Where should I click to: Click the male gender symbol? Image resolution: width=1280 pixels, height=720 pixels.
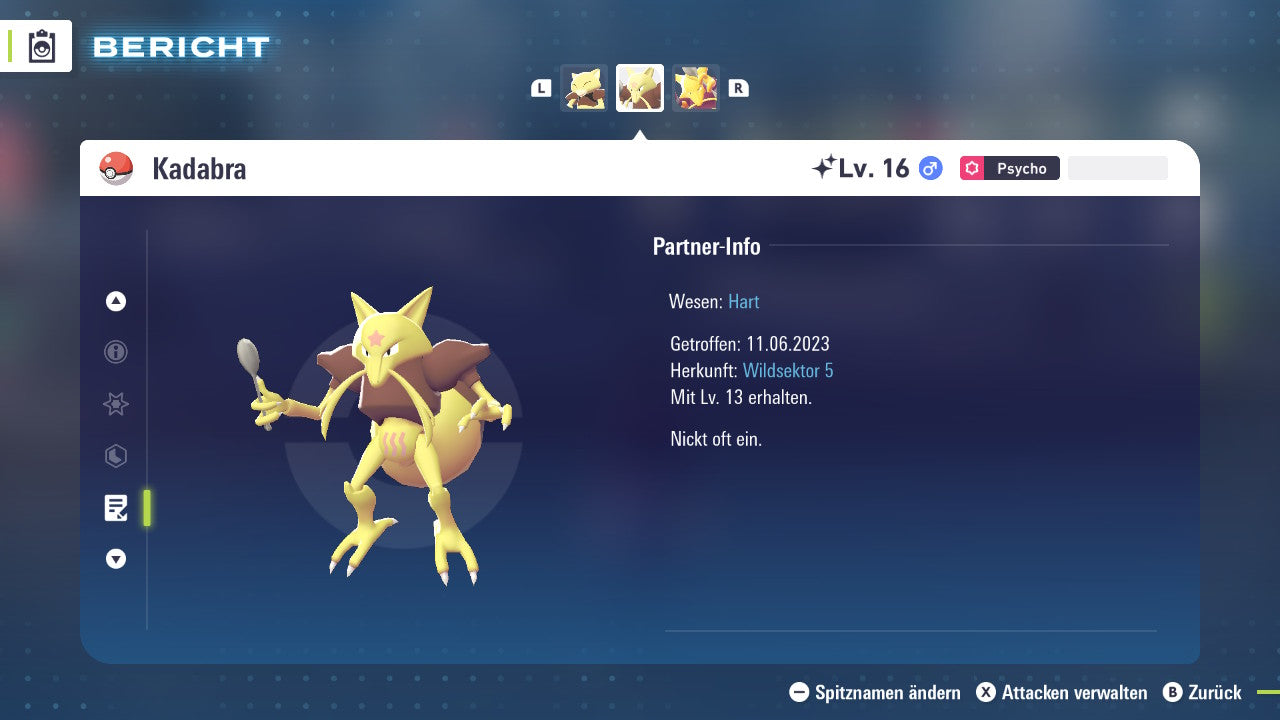[x=928, y=168]
